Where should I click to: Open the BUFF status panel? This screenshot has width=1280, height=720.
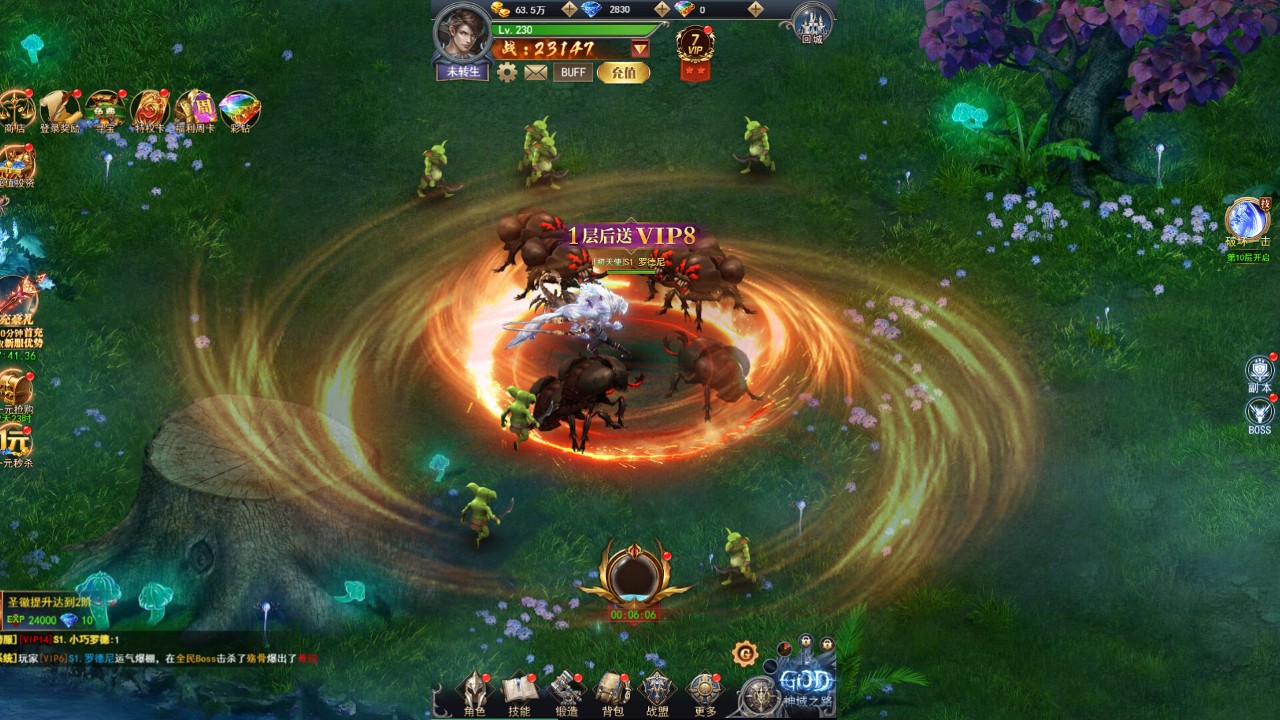(x=573, y=72)
